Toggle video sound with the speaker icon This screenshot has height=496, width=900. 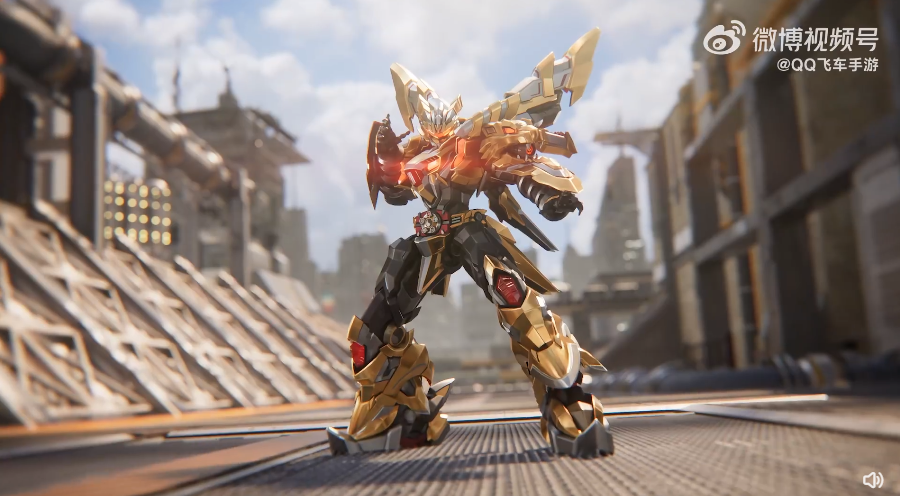(872, 480)
